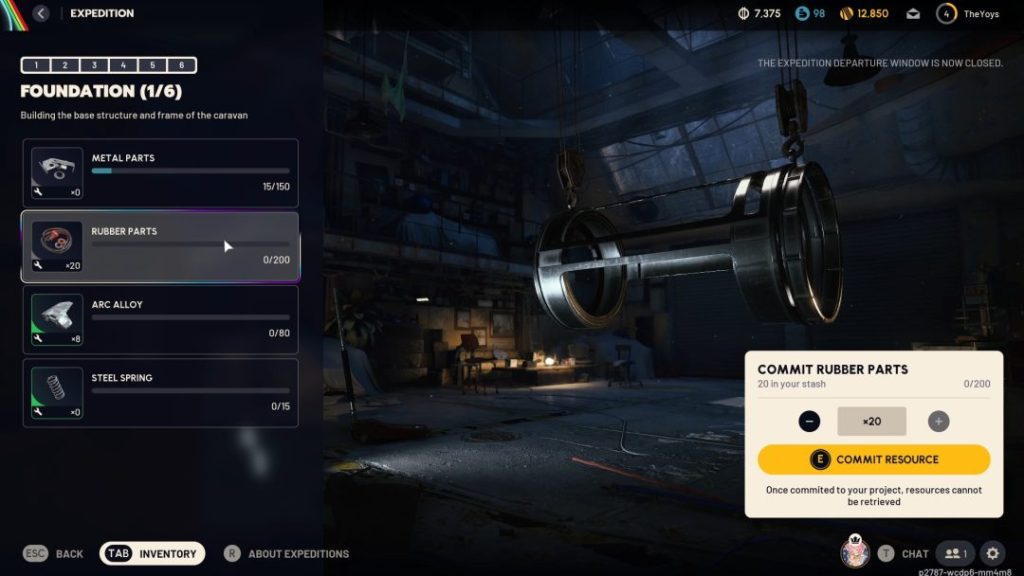Commit Resource to the project
1024x576 pixels.
click(x=874, y=460)
